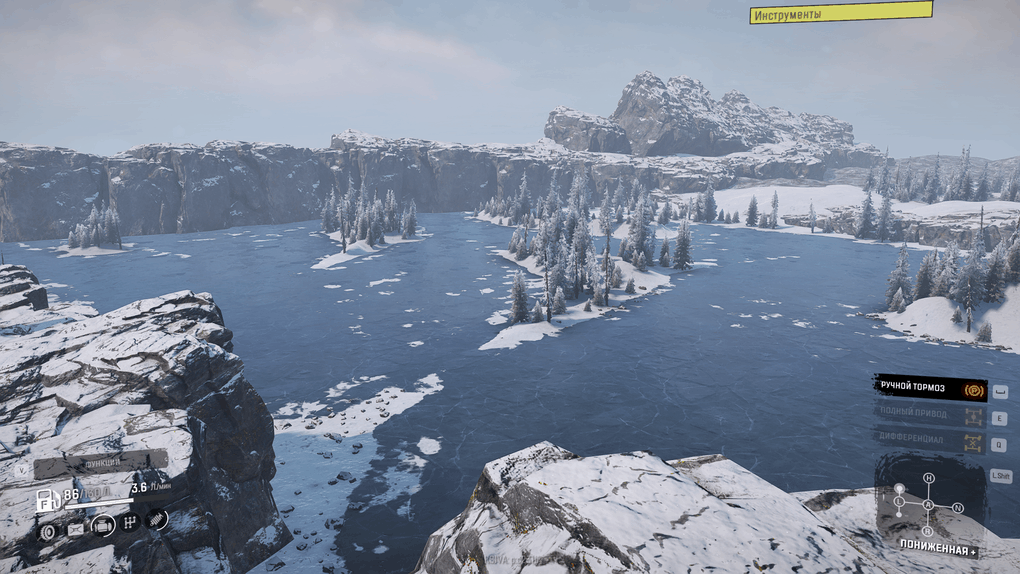Click the tire wheel status icon

[x=47, y=531]
